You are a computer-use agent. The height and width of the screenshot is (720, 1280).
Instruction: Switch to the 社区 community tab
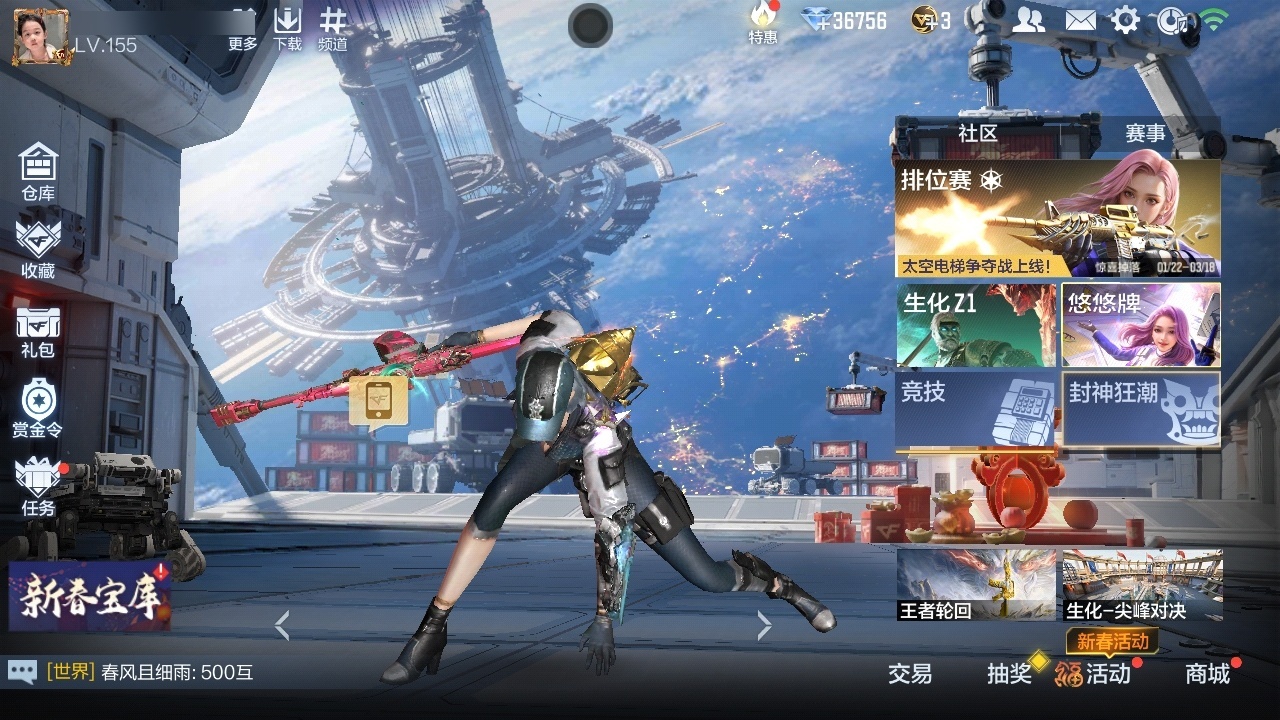pos(977,133)
